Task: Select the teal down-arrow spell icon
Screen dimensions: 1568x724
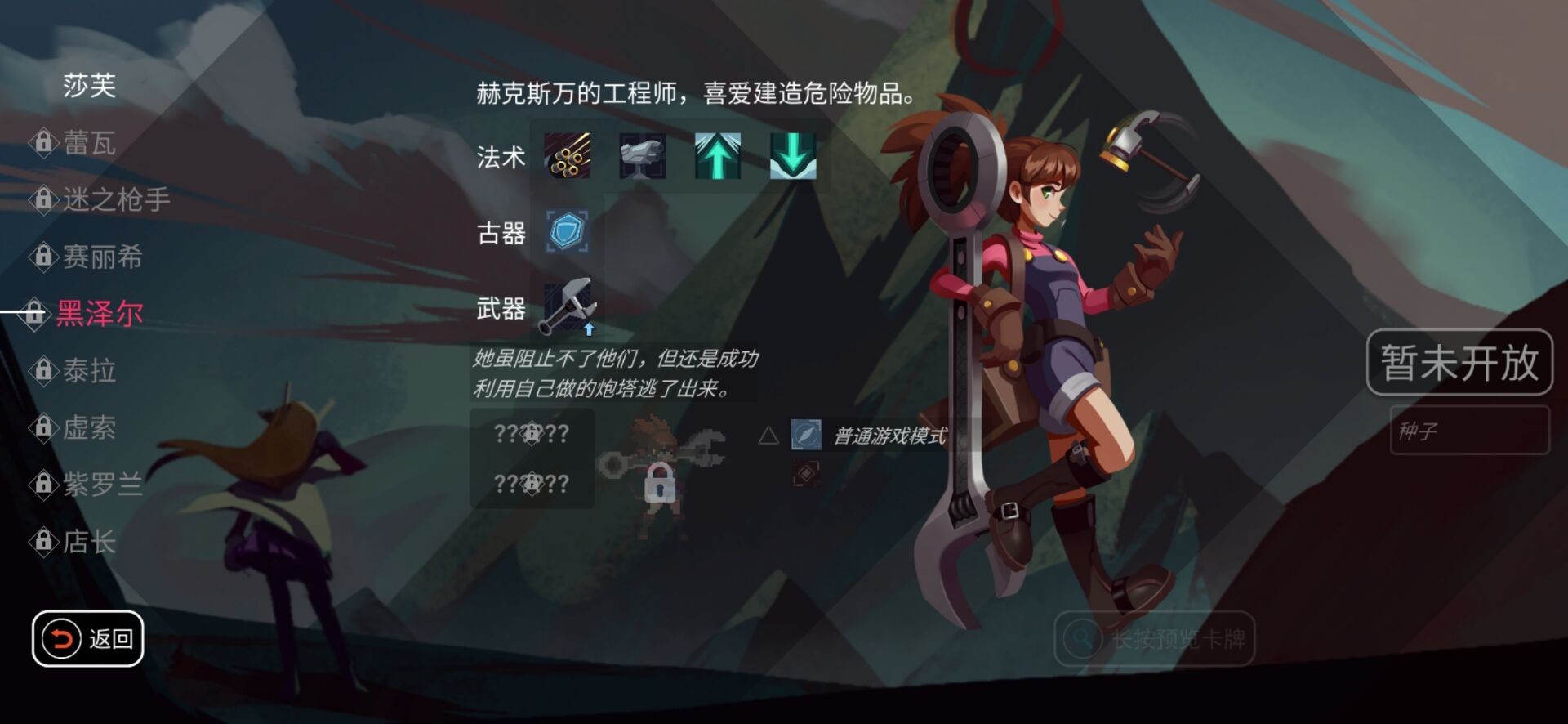Action: pyautogui.click(x=793, y=157)
